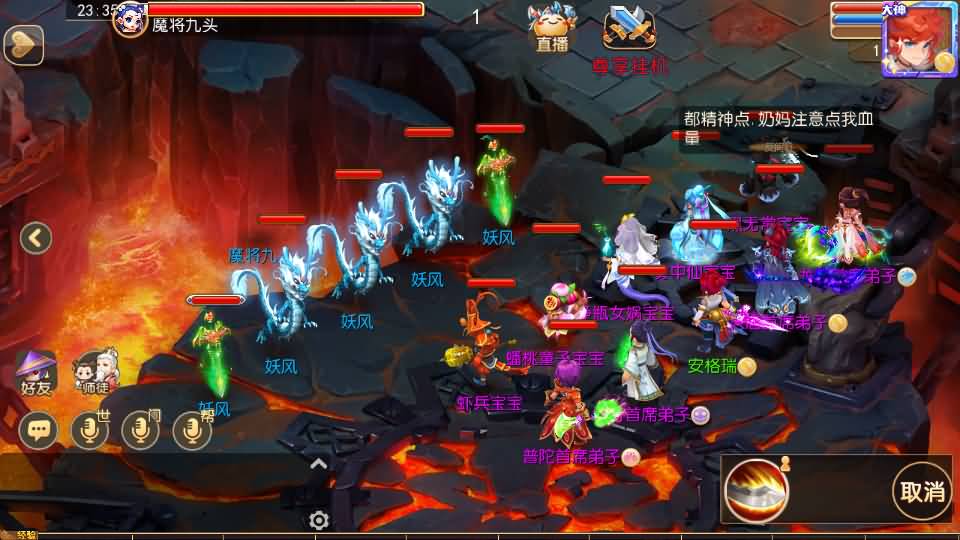
Task: Activate the middle voice channel microphone
Action: 141,430
